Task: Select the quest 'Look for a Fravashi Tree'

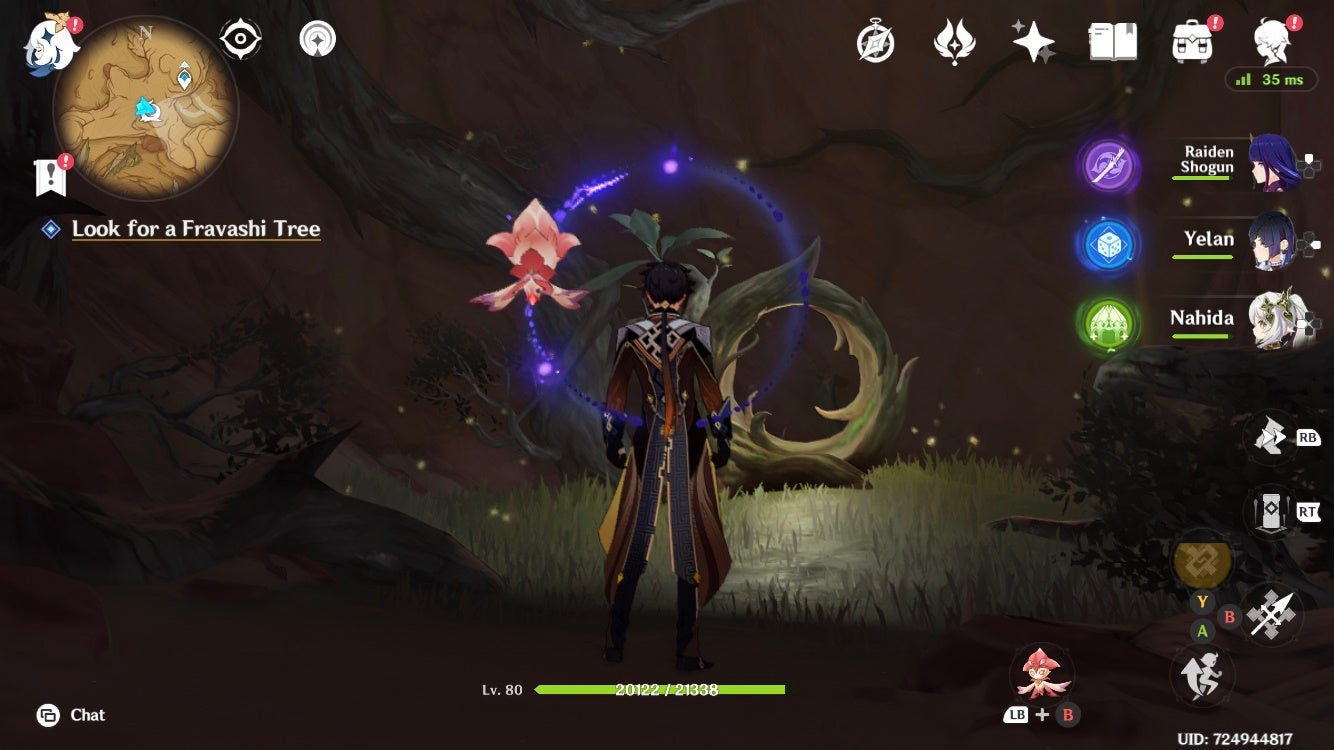Action: [x=196, y=228]
